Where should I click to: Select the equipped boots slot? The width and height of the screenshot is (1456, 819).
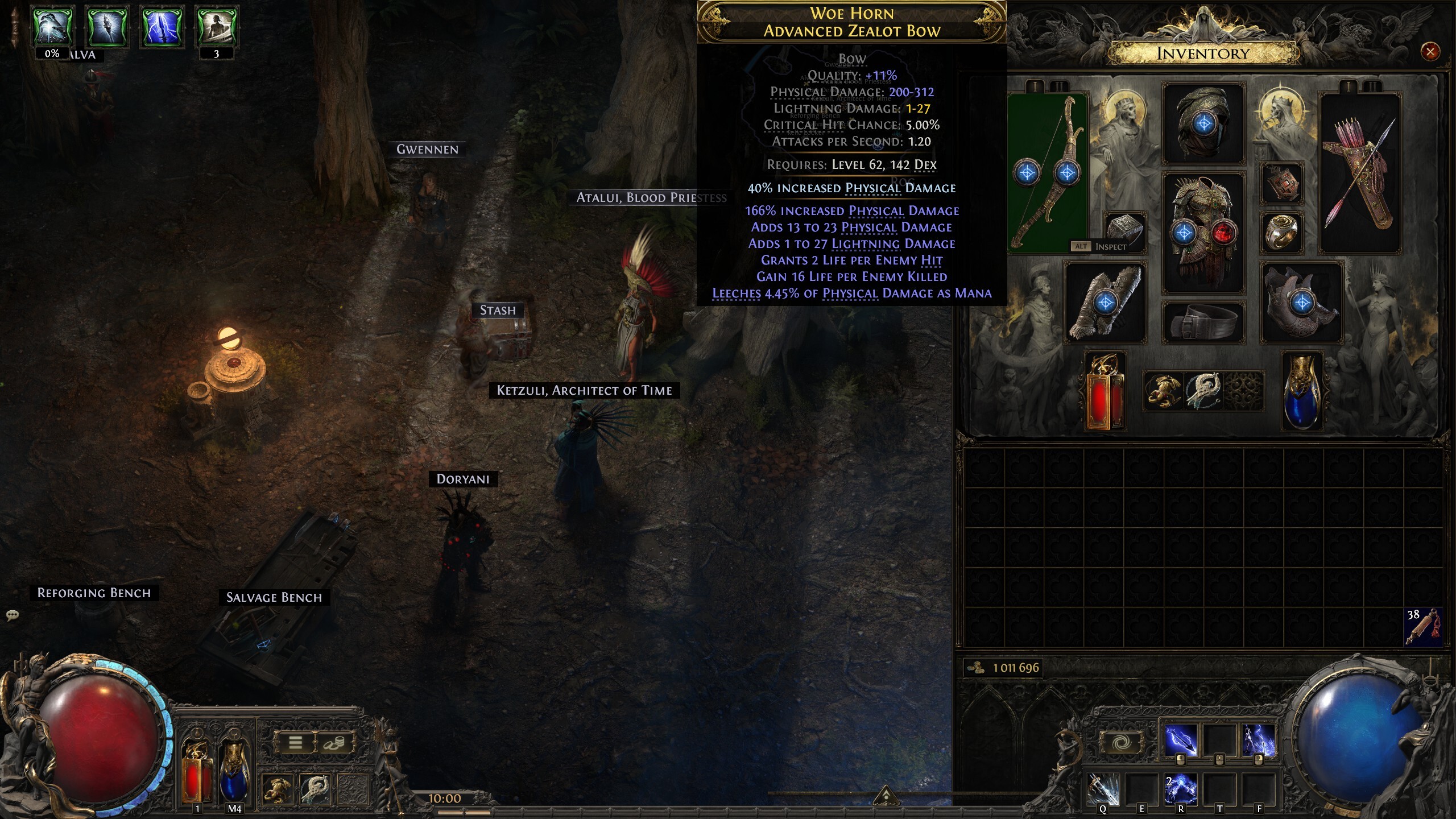(1302, 302)
